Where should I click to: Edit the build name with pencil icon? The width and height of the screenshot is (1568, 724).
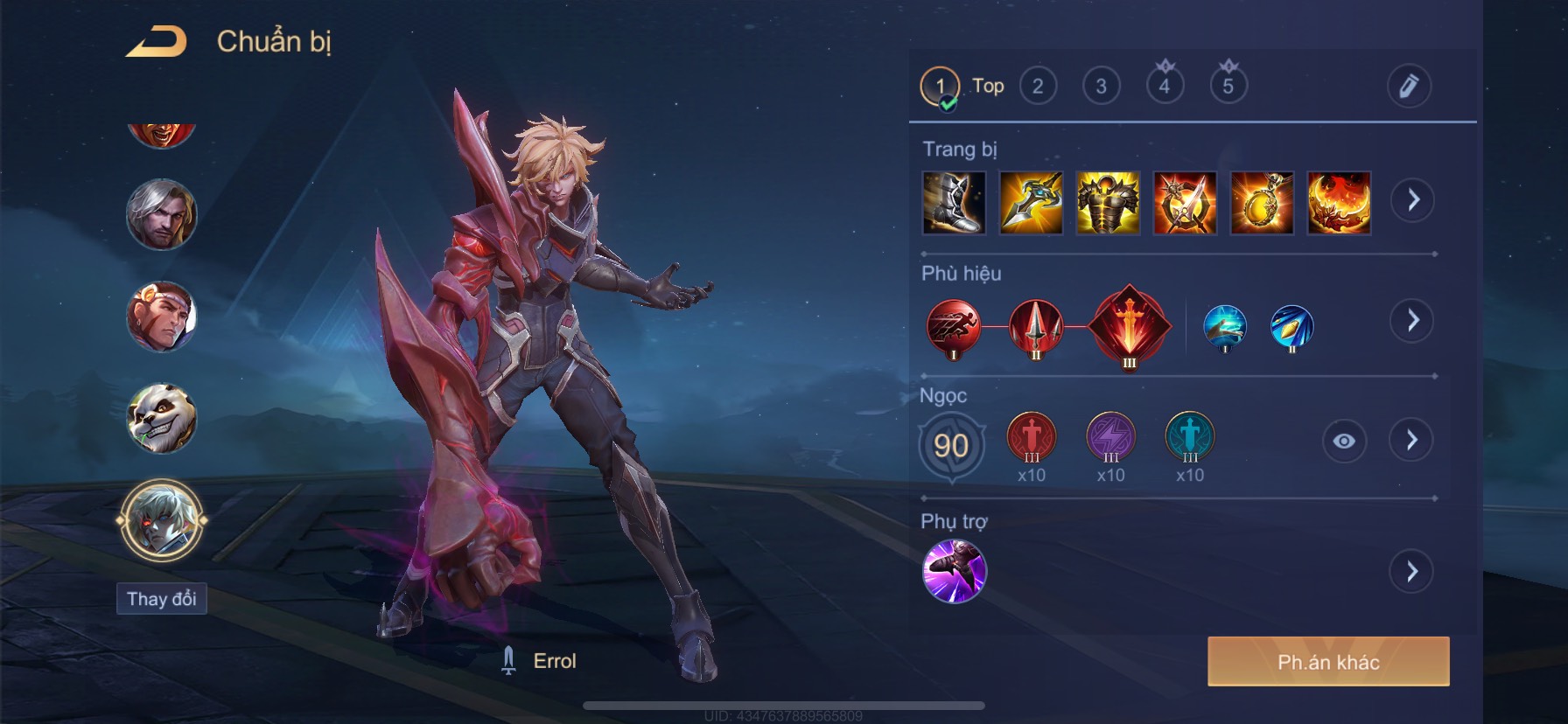[x=1409, y=86]
